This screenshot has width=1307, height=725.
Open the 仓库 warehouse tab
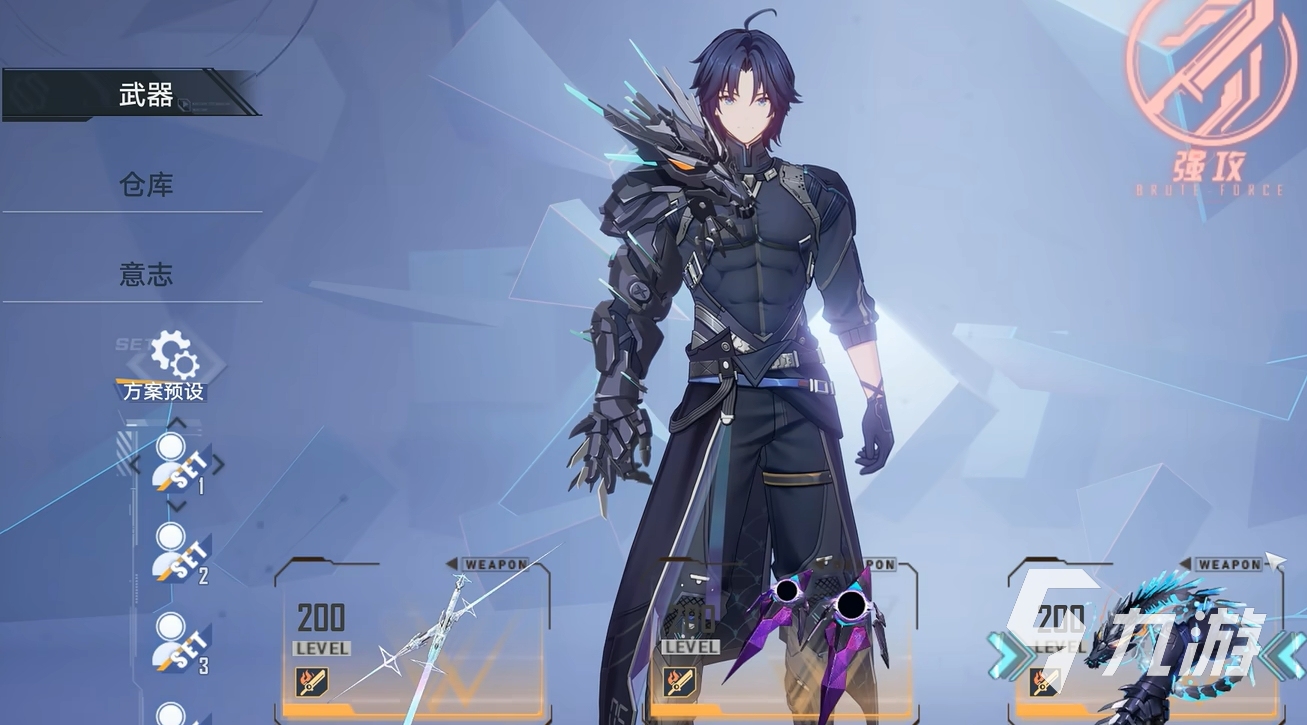tap(145, 185)
